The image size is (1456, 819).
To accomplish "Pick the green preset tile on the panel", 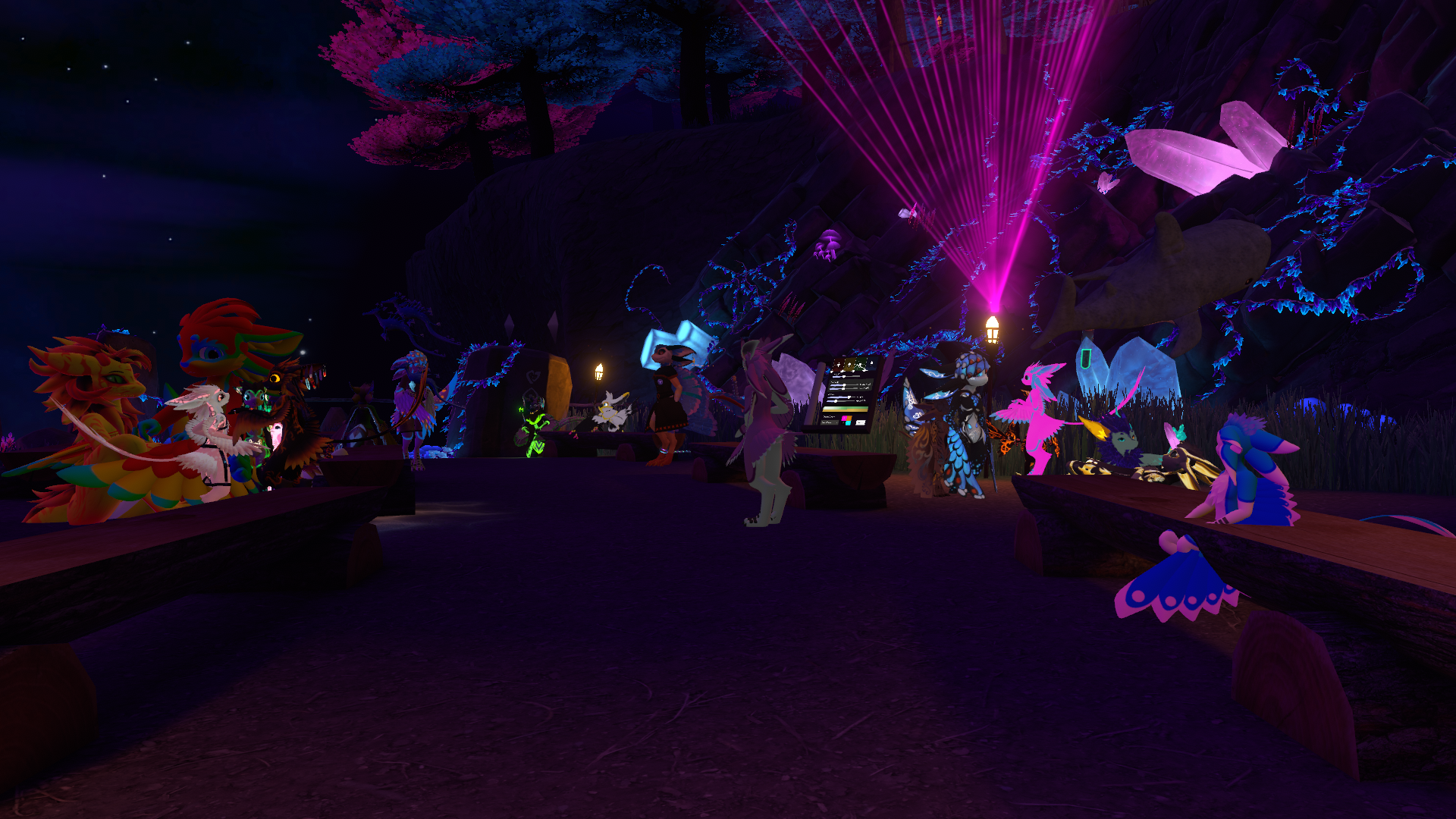I will click(861, 364).
